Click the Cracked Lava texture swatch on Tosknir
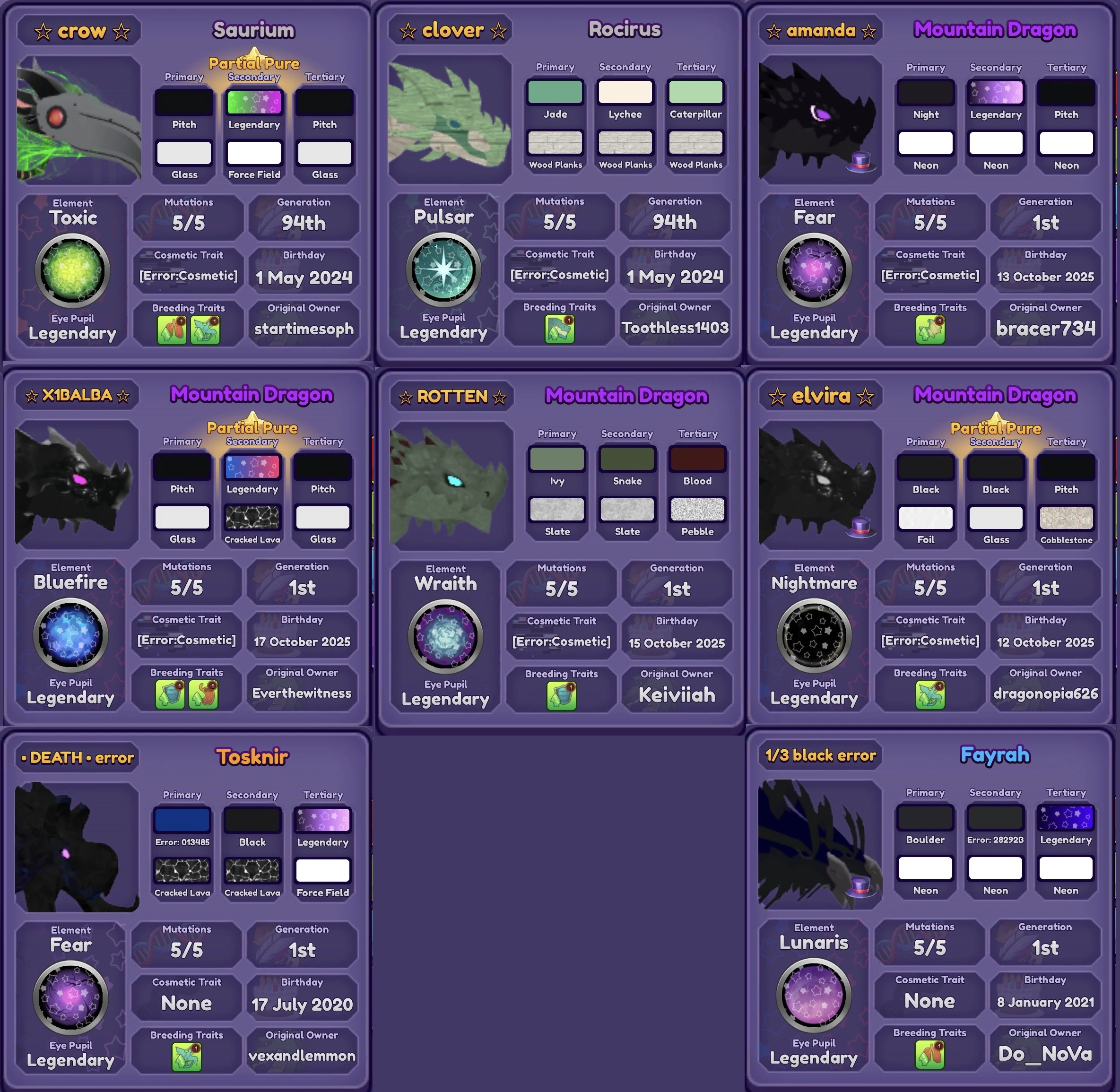Viewport: 1120px width, 1092px height. click(x=182, y=871)
